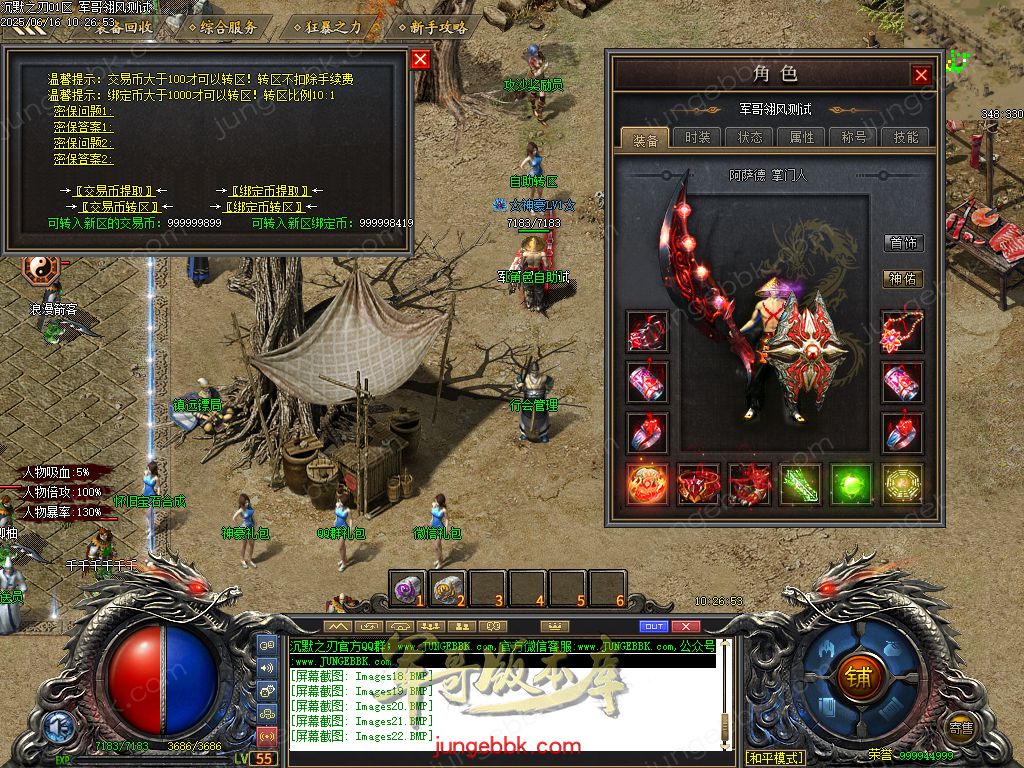Show the 属性 attributes tab
Viewport: 1024px width, 768px height.
(x=802, y=138)
